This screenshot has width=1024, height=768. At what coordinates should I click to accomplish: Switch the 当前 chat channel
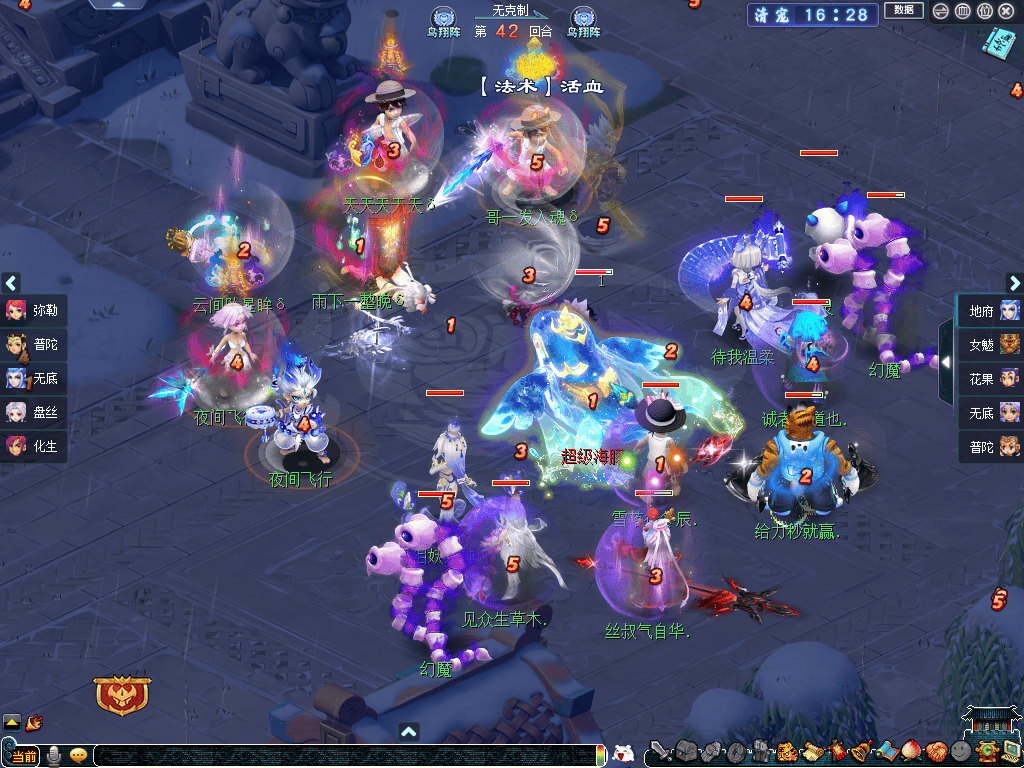[x=24, y=756]
